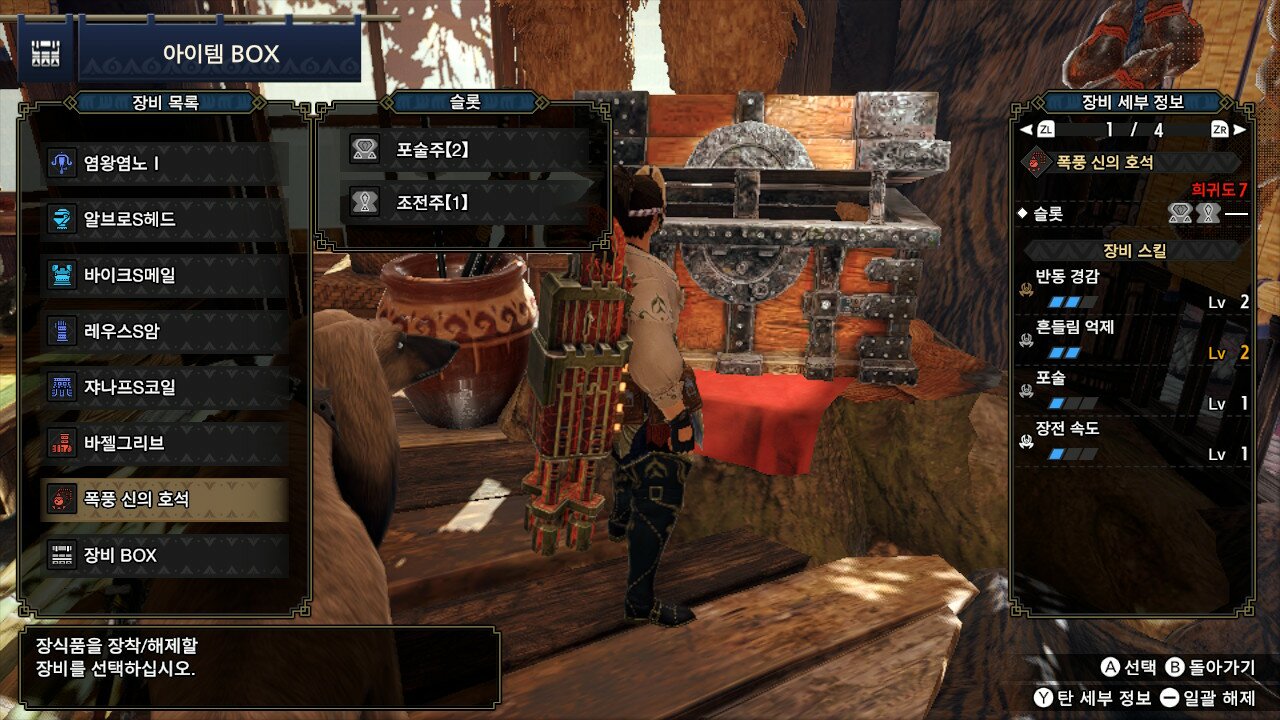Select the 바이크S메일 chest armor row
Image resolution: width=1280 pixels, height=720 pixels.
tap(165, 275)
